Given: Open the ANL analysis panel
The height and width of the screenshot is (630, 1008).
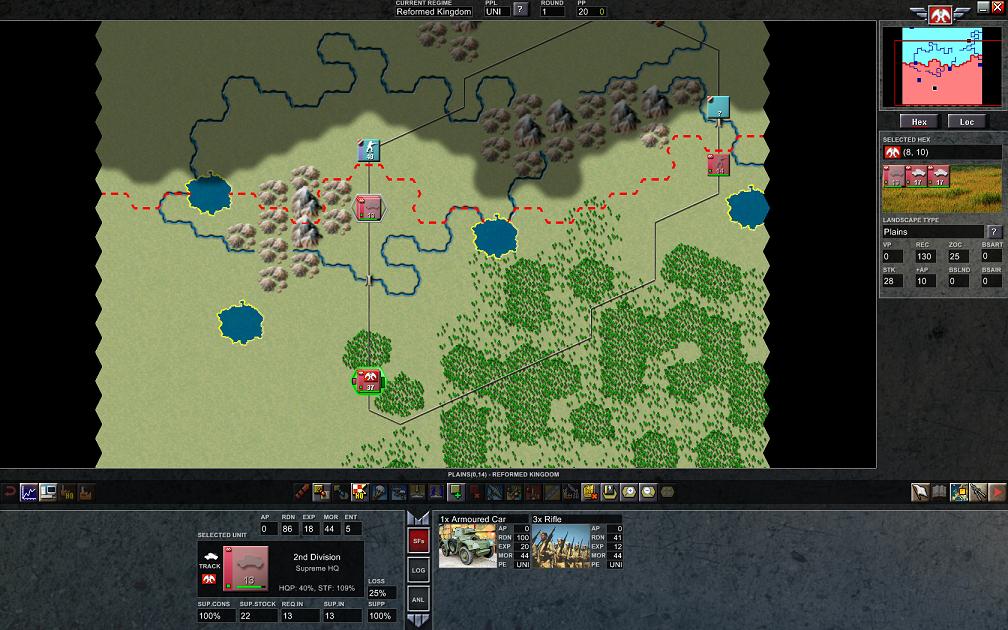Looking at the screenshot, I should (419, 599).
